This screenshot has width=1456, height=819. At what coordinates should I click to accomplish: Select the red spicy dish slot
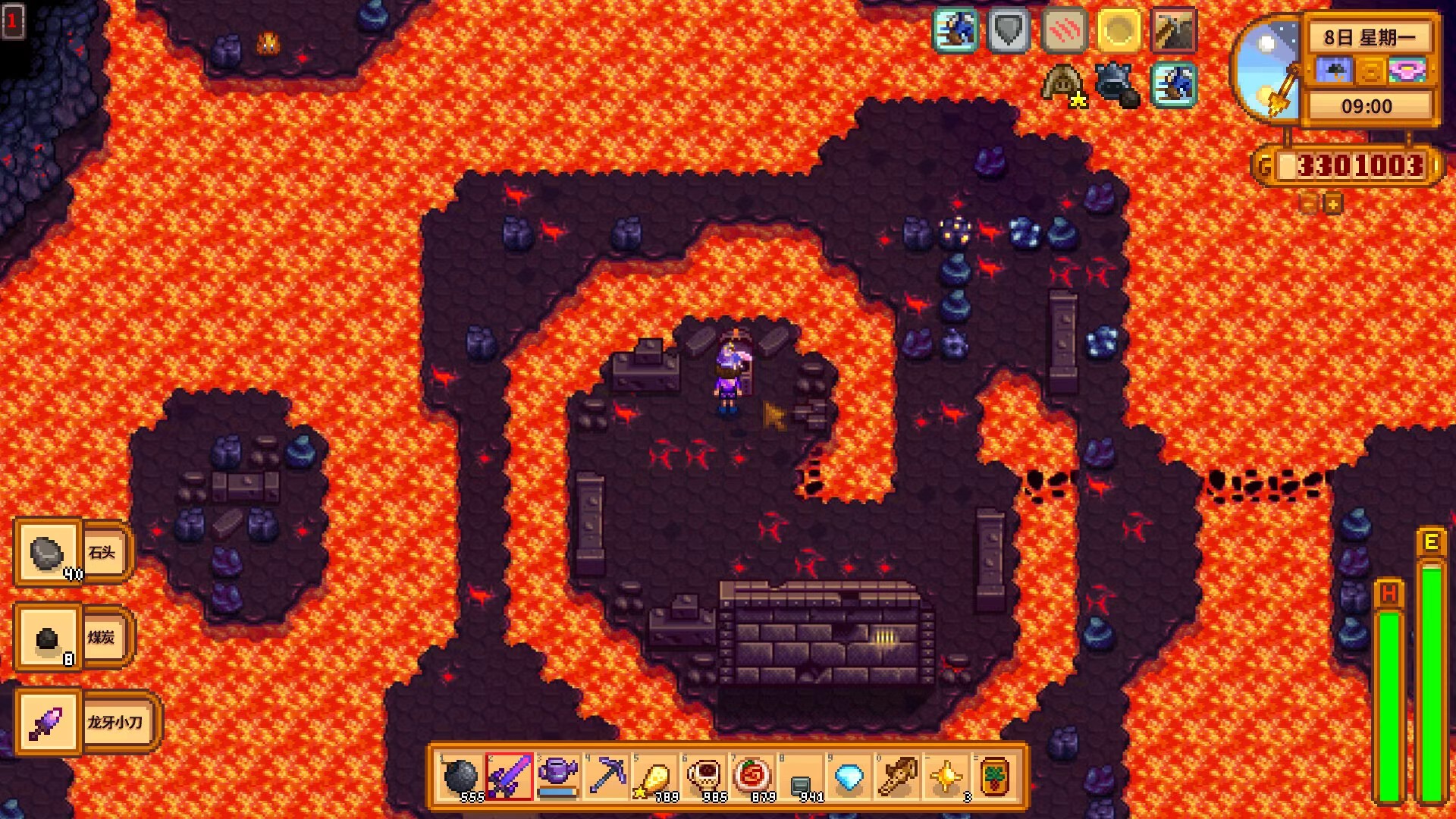[x=752, y=777]
